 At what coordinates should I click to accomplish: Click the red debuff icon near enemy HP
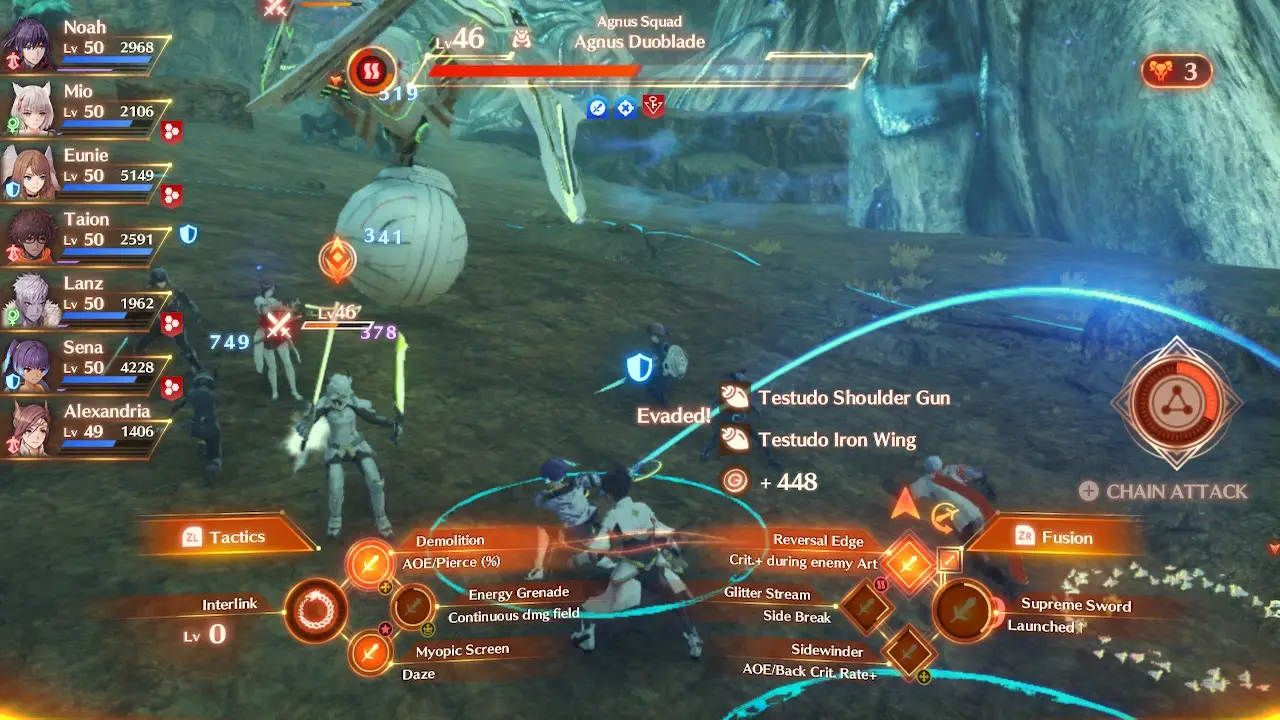(x=653, y=109)
